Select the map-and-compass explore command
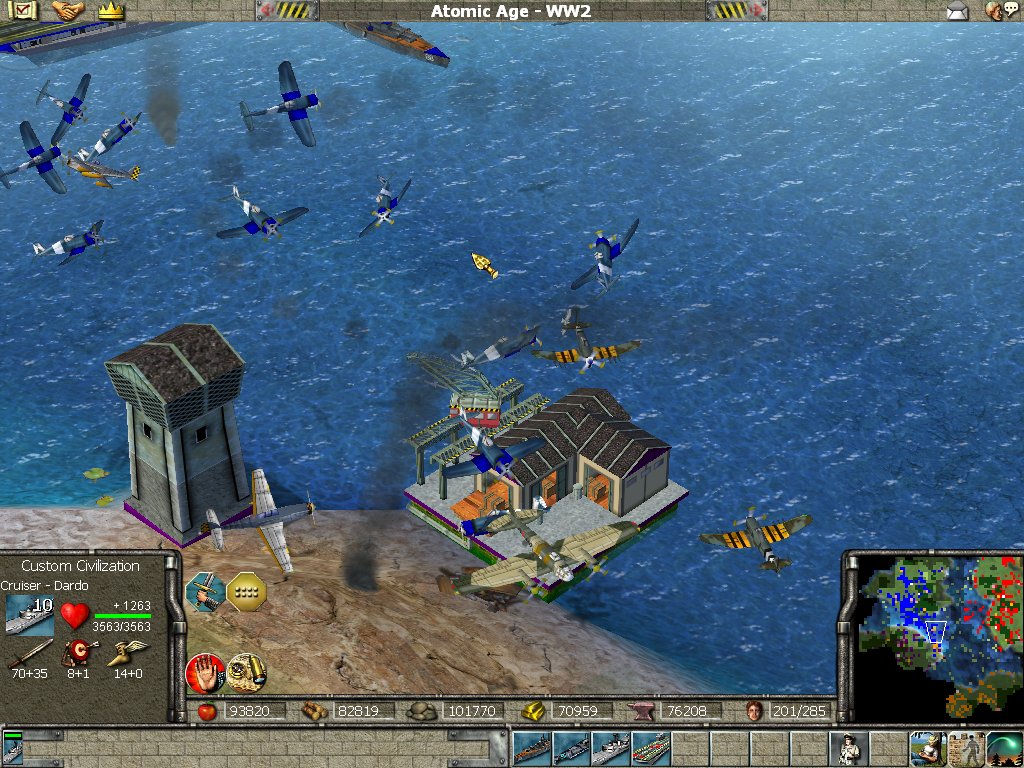1024x768 pixels. pos(245,671)
